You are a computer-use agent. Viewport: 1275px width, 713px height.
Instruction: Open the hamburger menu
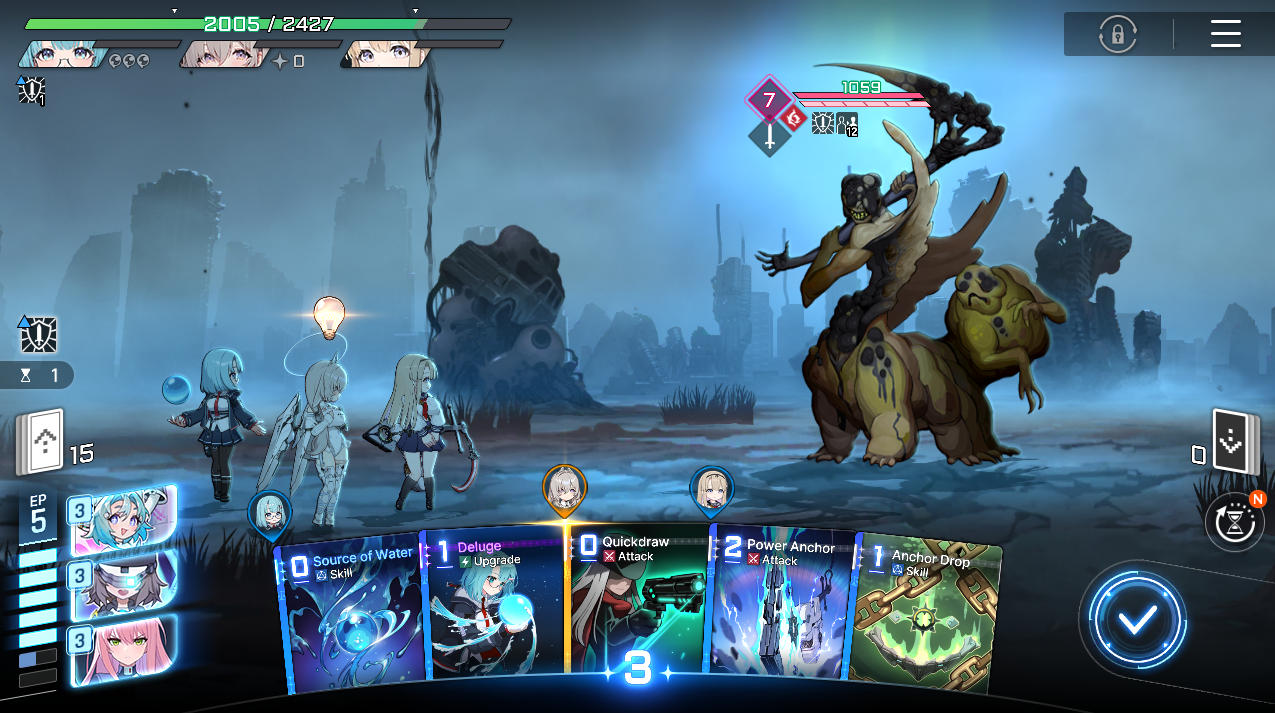[x=1225, y=34]
